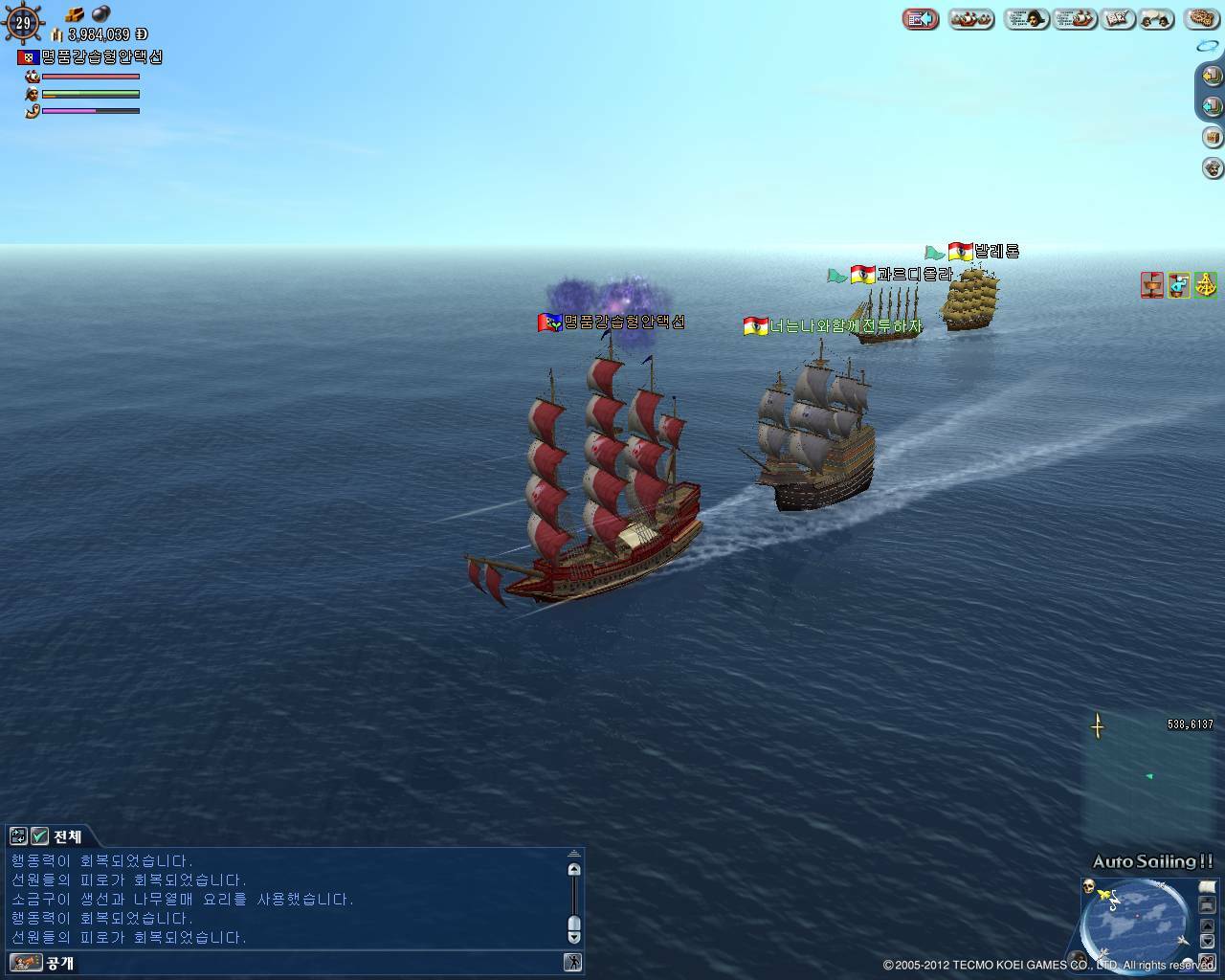The height and width of the screenshot is (980, 1225).
Task: Open the gear-shaped settings button
Action: pos(1202,19)
